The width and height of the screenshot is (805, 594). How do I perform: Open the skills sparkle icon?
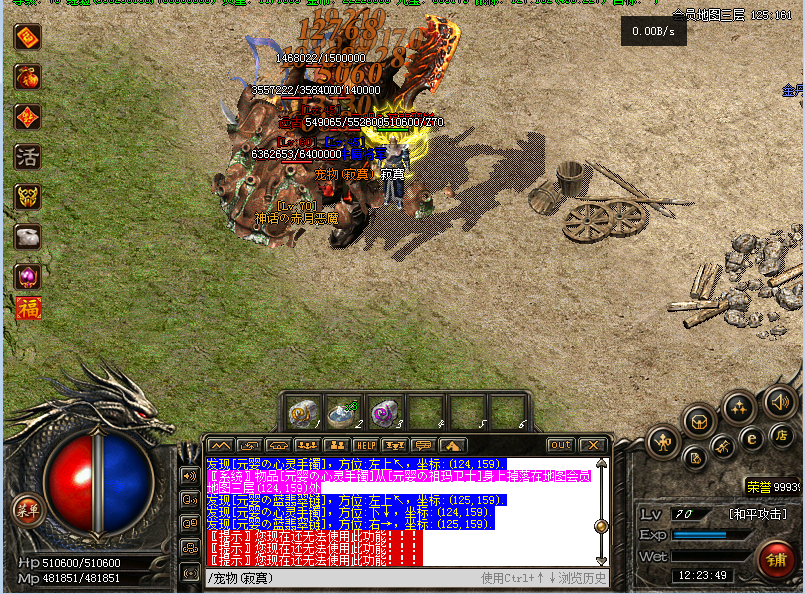coord(738,407)
